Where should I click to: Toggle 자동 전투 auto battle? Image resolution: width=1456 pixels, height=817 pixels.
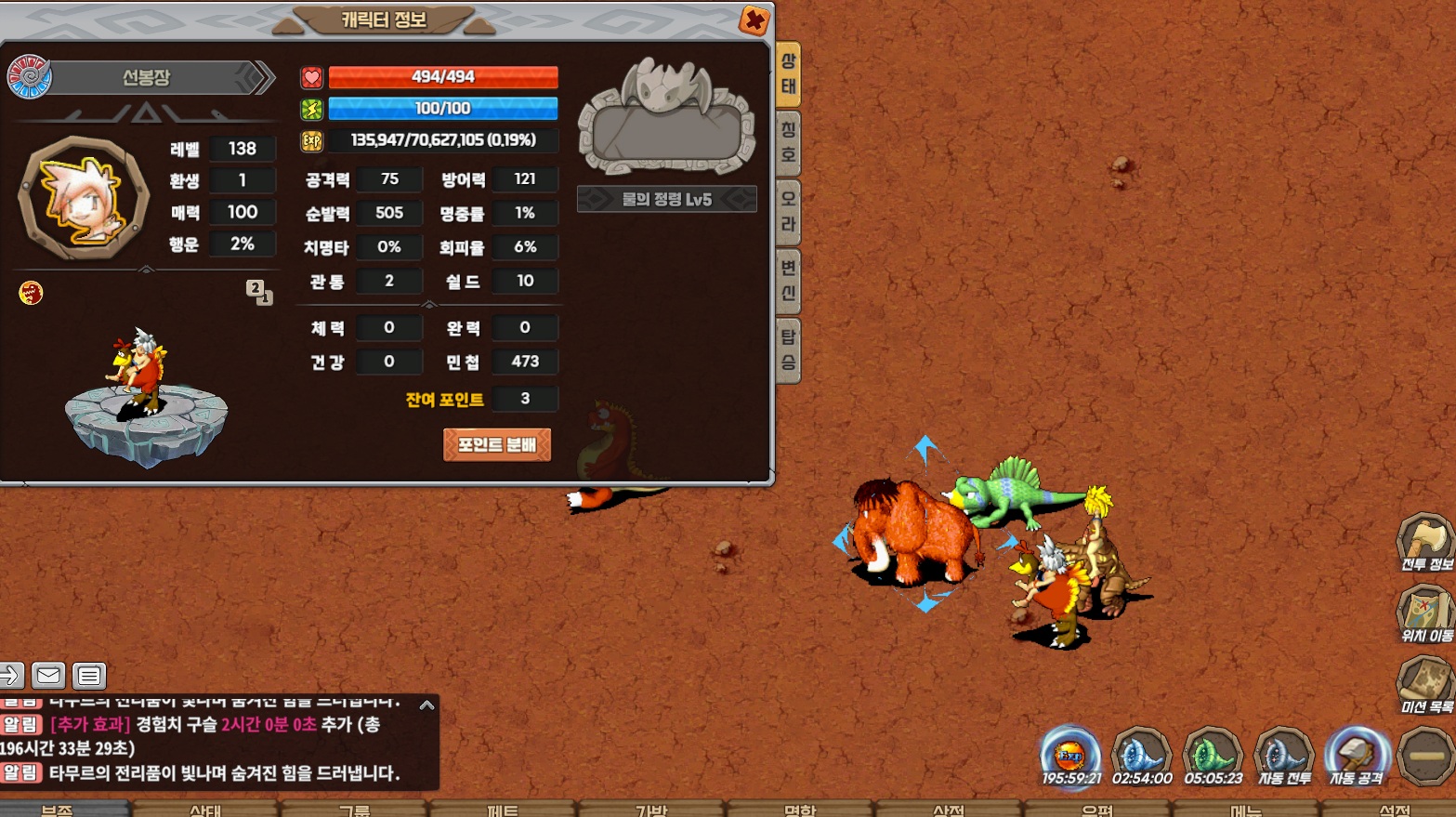point(1284,756)
